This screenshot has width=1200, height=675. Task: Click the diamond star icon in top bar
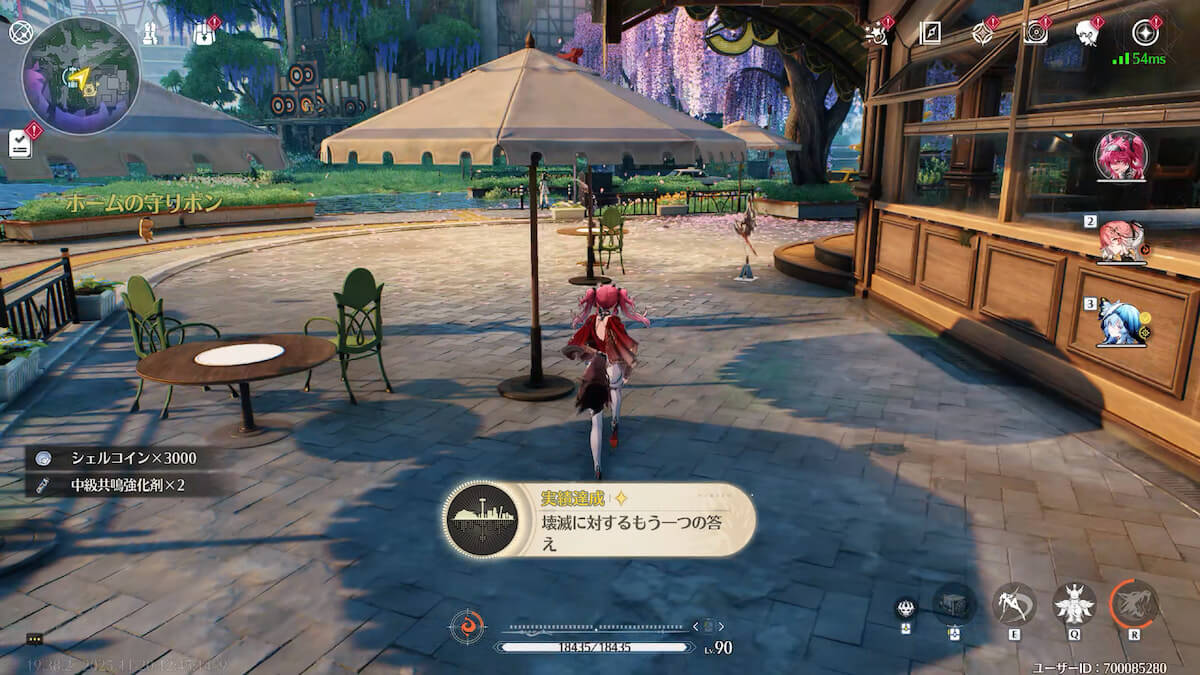[983, 33]
